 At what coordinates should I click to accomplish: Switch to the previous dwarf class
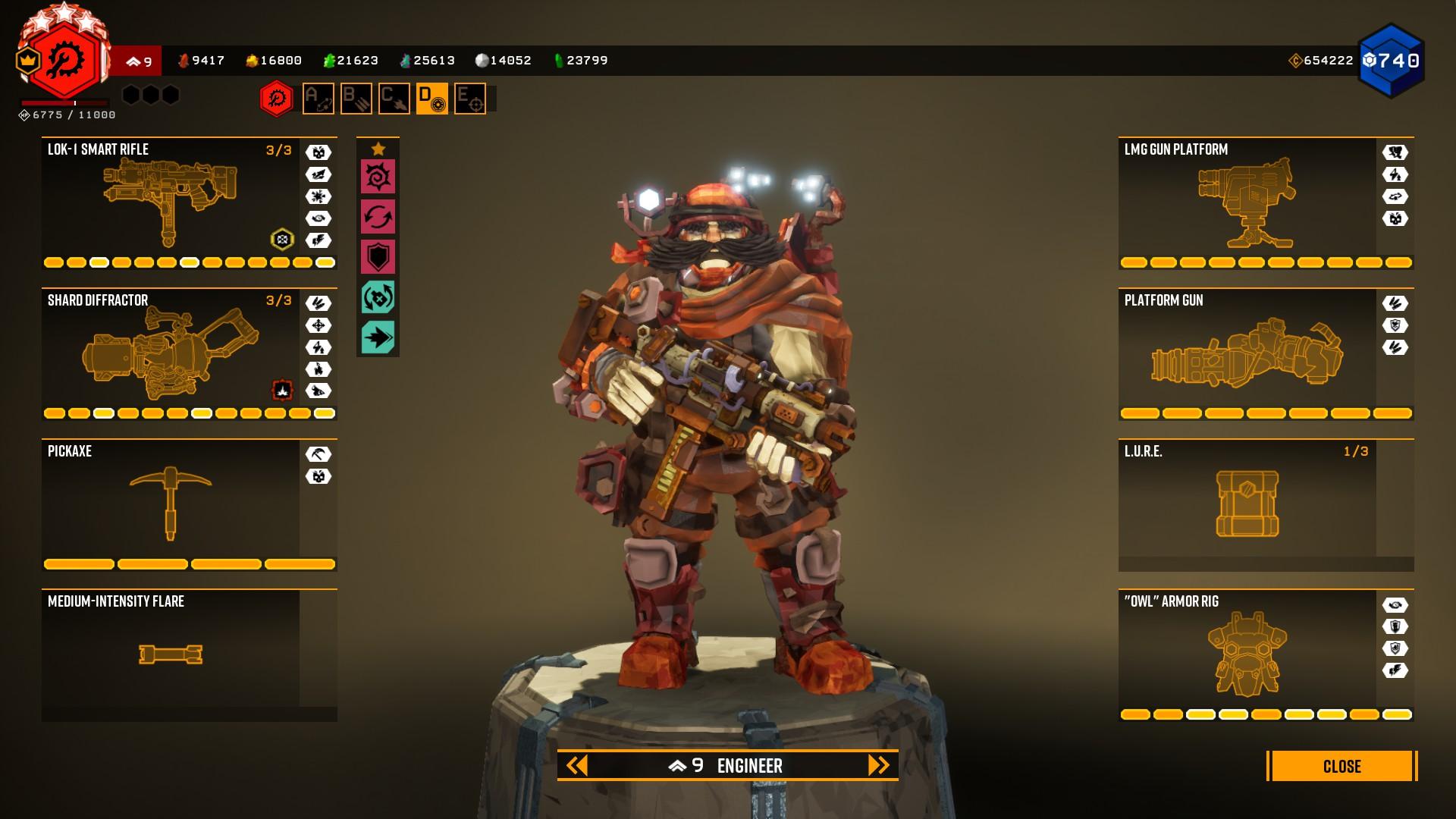pyautogui.click(x=577, y=765)
